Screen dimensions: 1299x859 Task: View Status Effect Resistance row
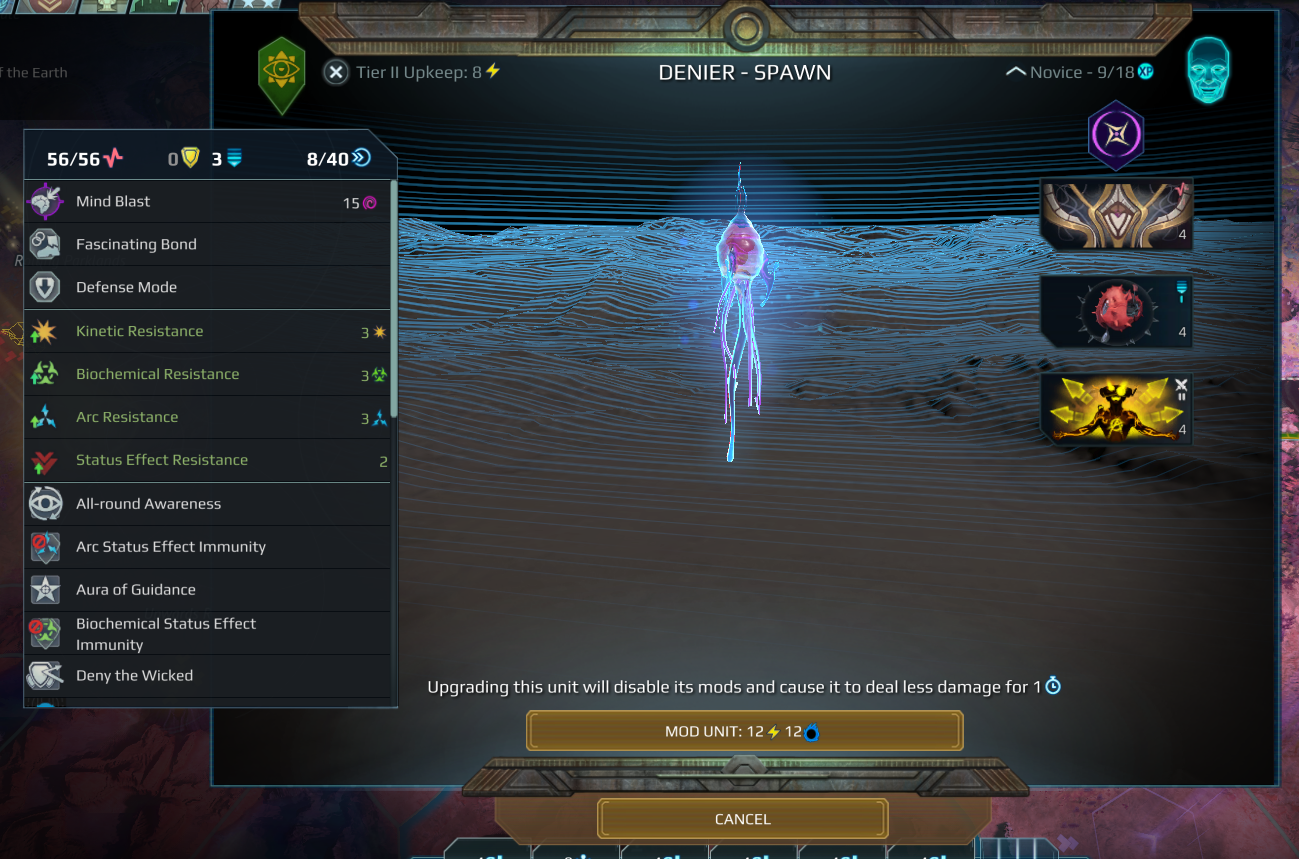coord(207,460)
